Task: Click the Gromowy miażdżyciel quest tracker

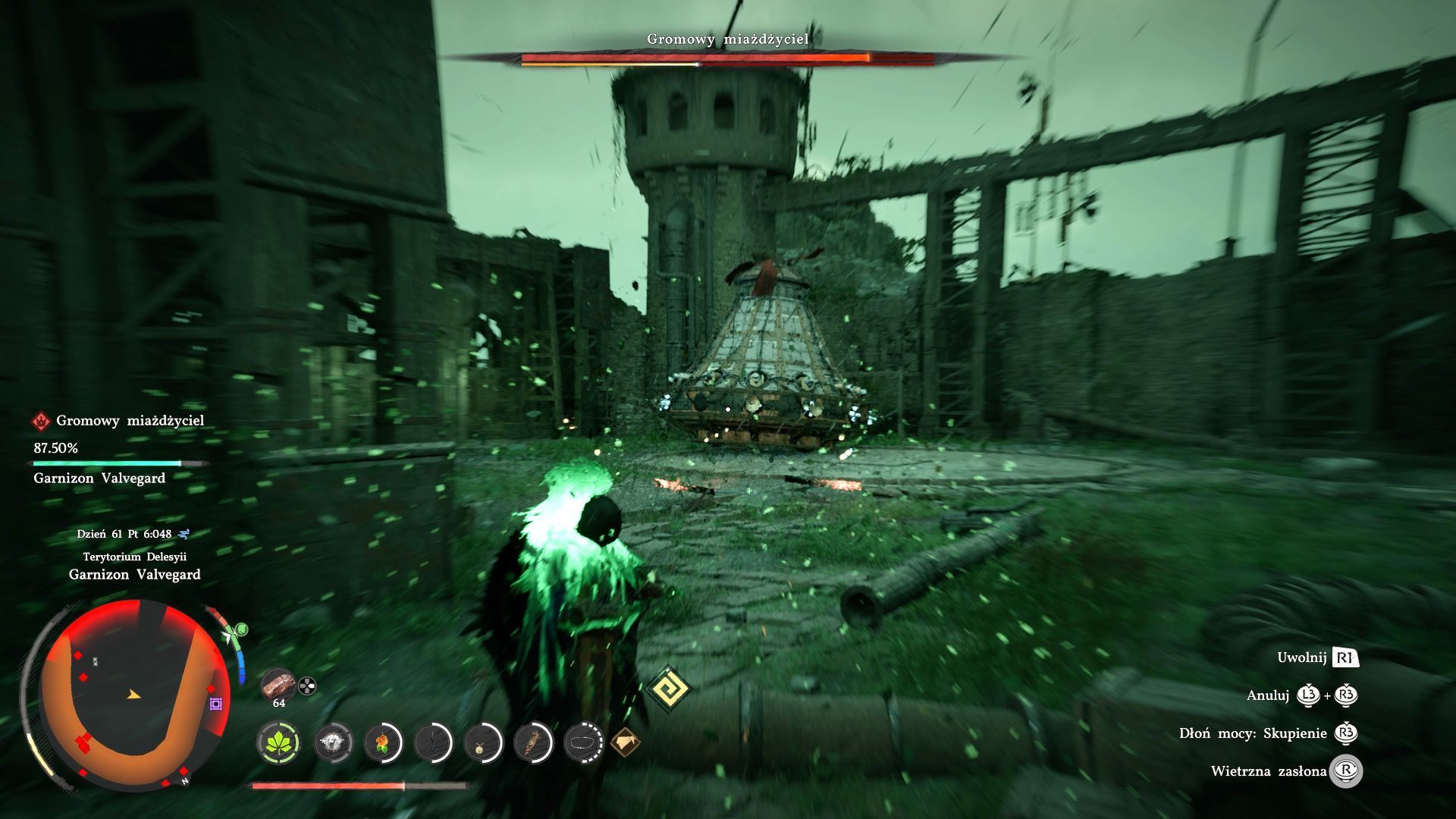Action: 130,420
